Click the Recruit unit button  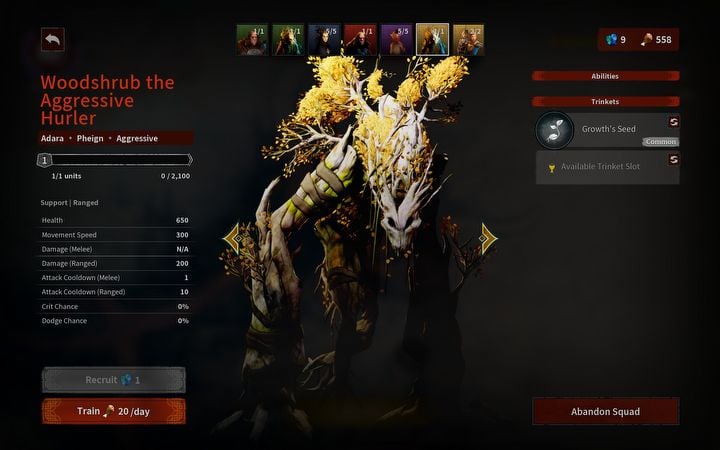113,380
